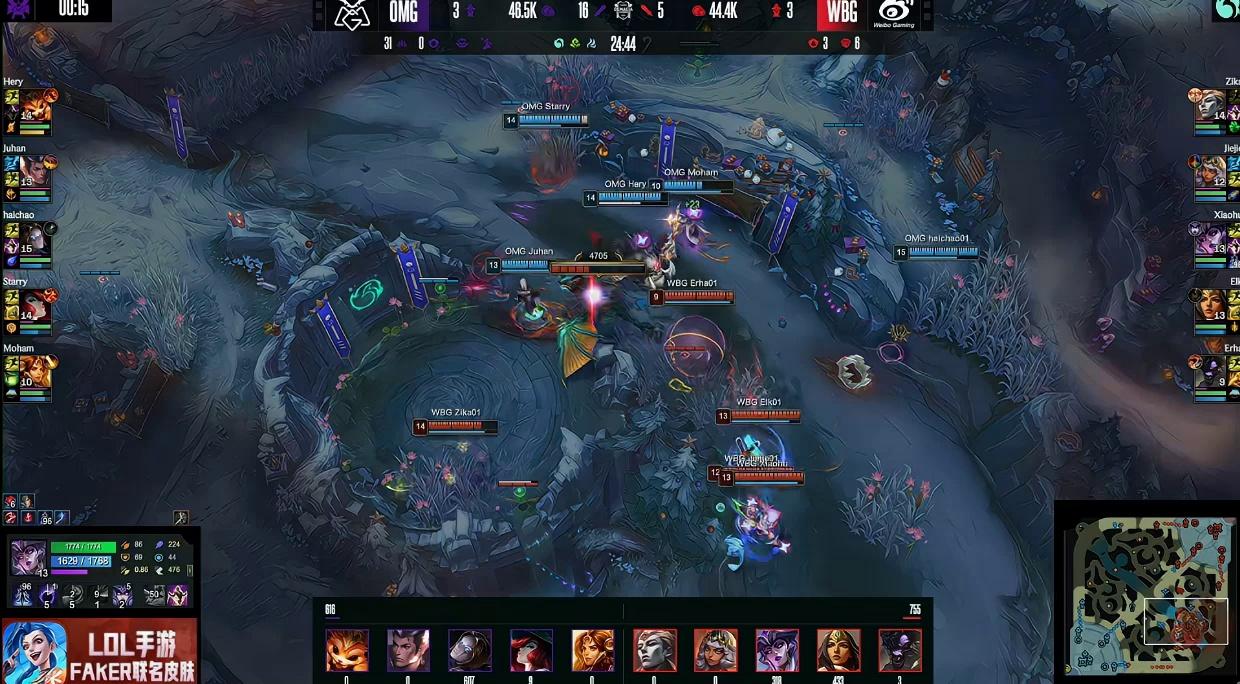
Task: Click the white-haired champion portrait in bottom bar
Action: [655, 650]
